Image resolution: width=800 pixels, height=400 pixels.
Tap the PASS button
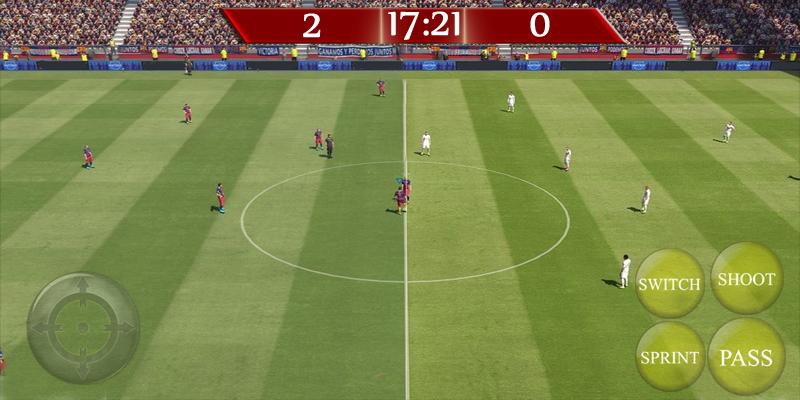pyautogui.click(x=746, y=357)
